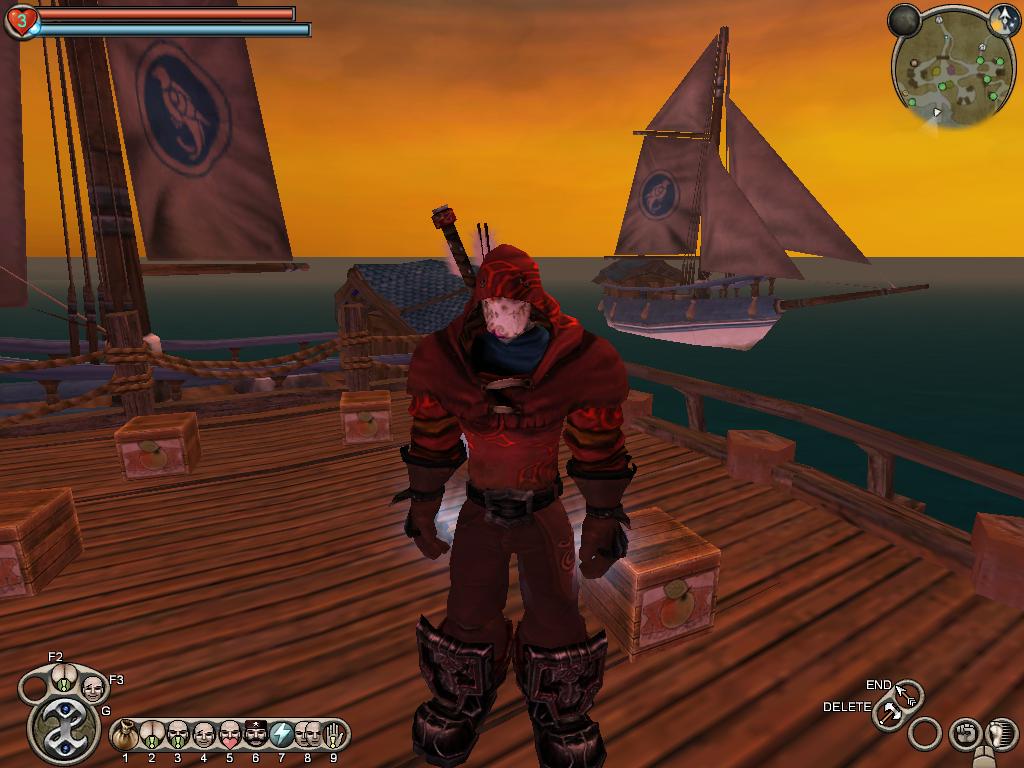Screen dimensions: 1024x768
Task: Pick the face expression labeled F3
Action: coord(93,688)
